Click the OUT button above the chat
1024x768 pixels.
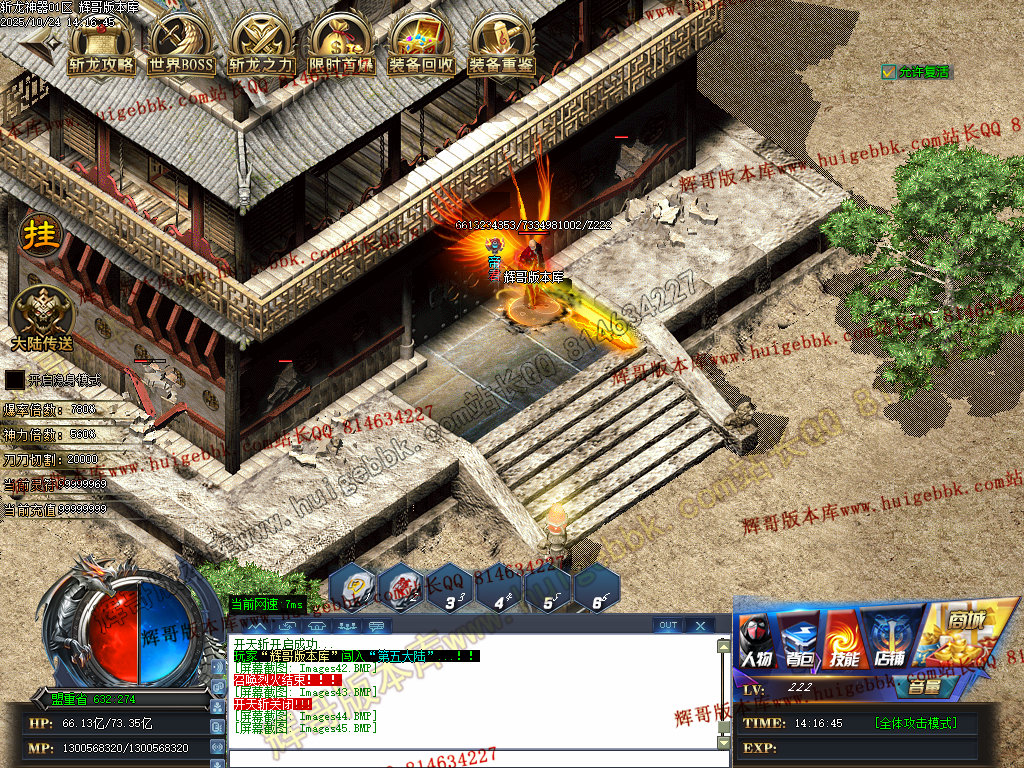click(668, 626)
